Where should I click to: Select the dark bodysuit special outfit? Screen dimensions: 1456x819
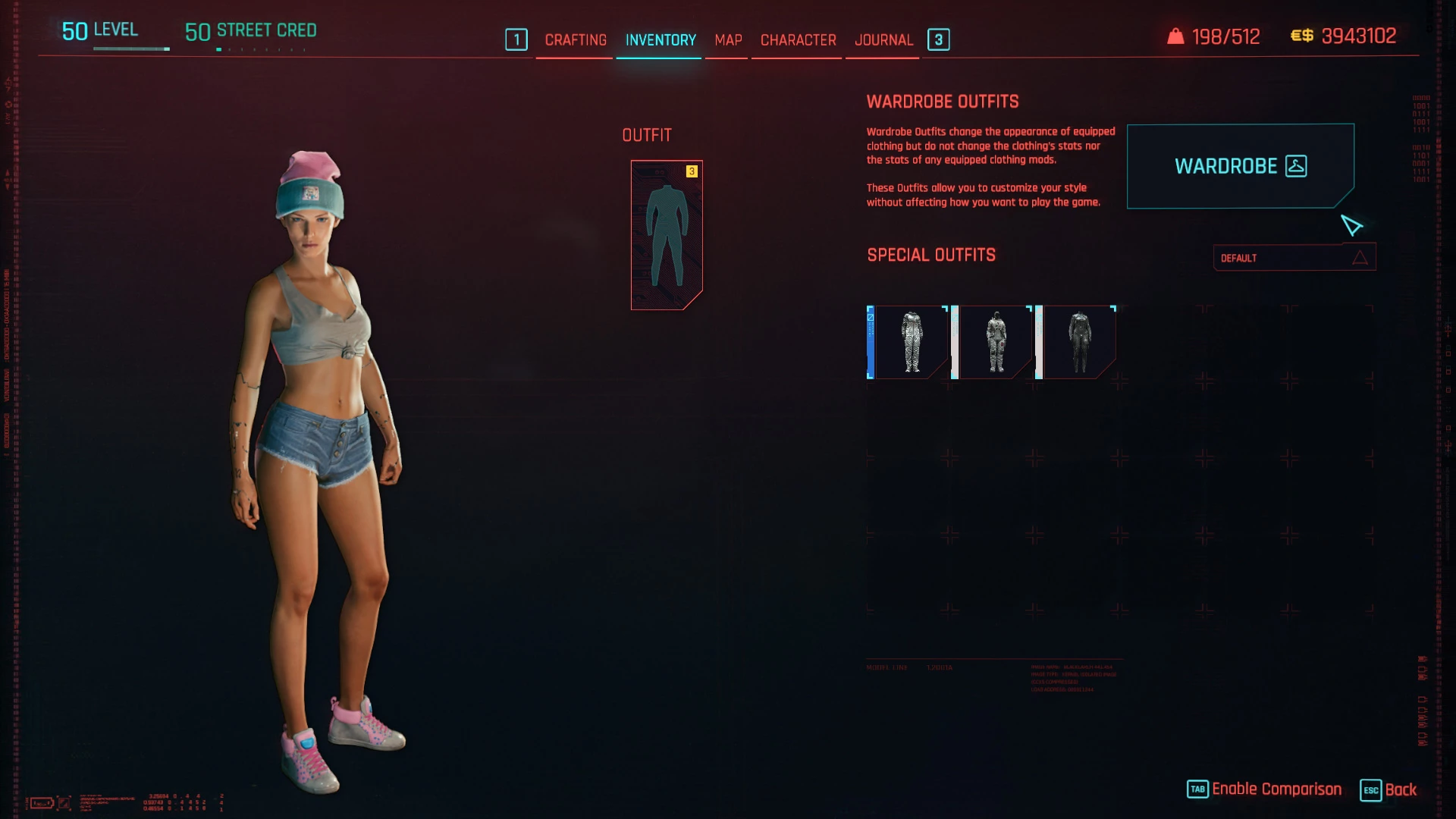(1079, 342)
